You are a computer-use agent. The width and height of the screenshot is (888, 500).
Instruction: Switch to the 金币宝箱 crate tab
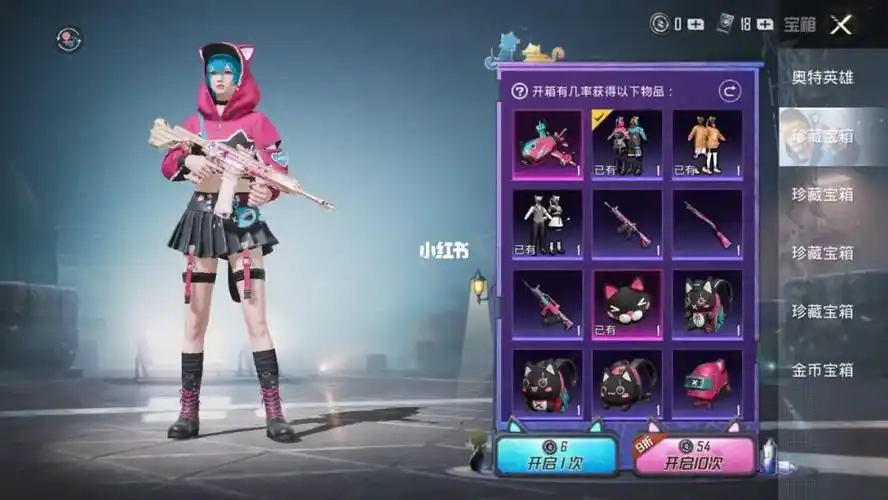click(823, 369)
